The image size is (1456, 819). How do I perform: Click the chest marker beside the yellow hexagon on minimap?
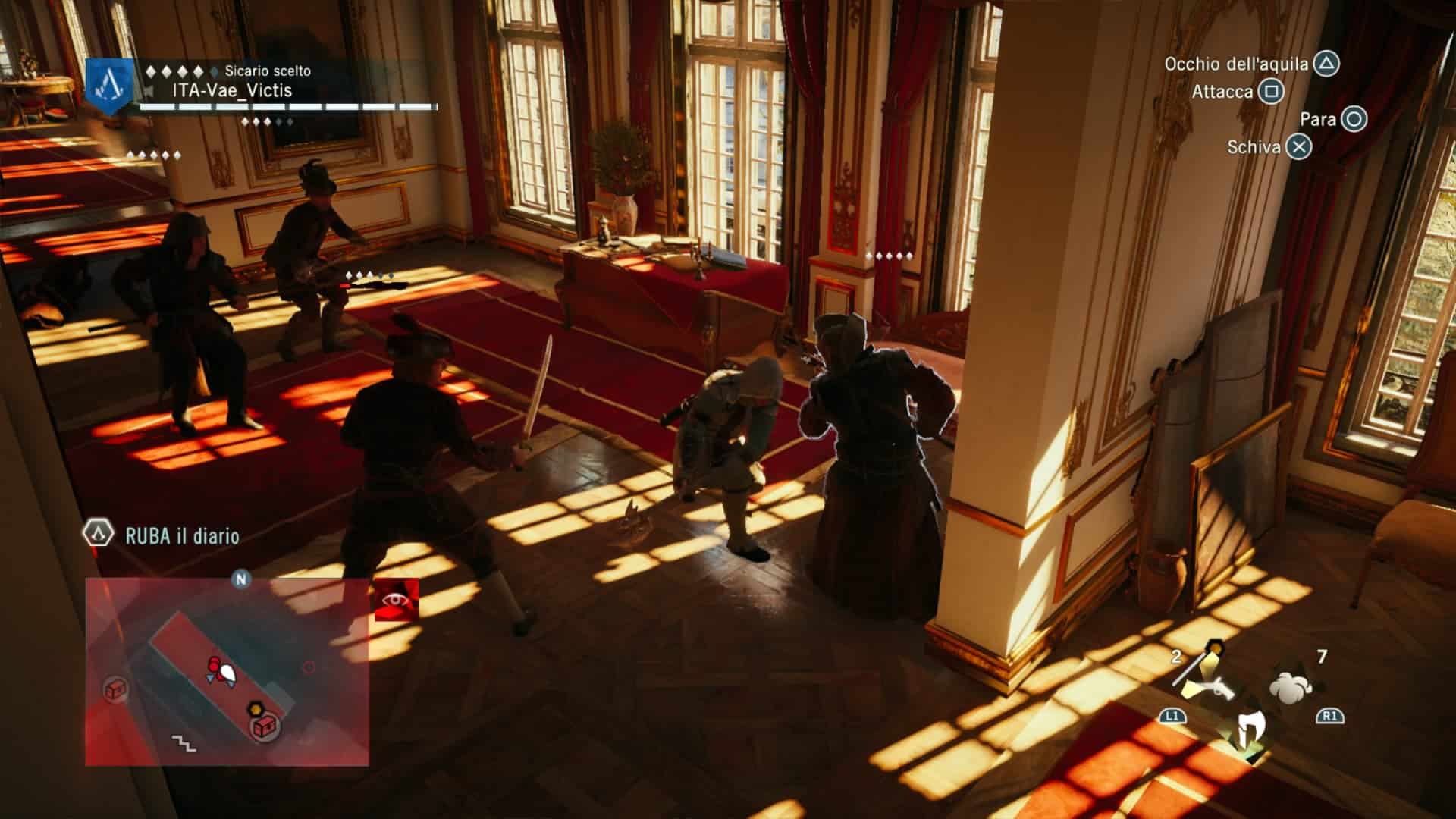coord(265,726)
